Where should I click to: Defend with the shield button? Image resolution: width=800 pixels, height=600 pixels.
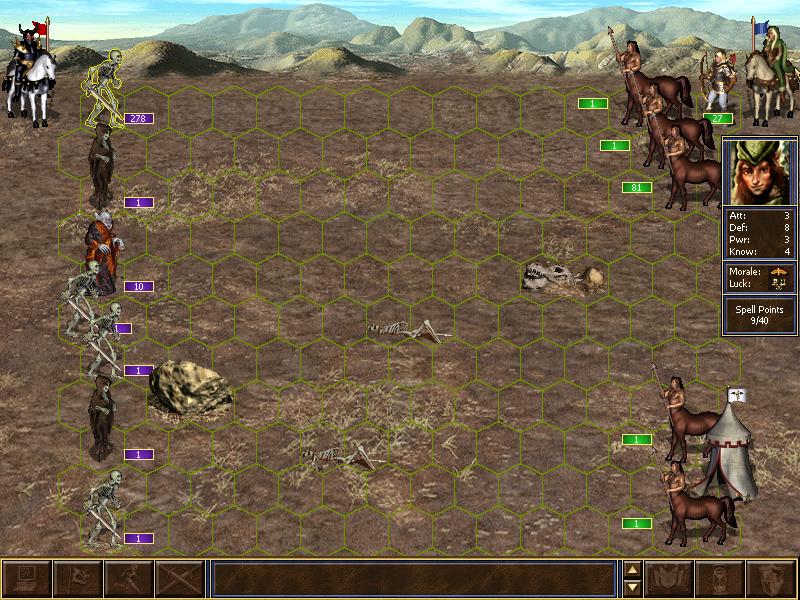772,579
